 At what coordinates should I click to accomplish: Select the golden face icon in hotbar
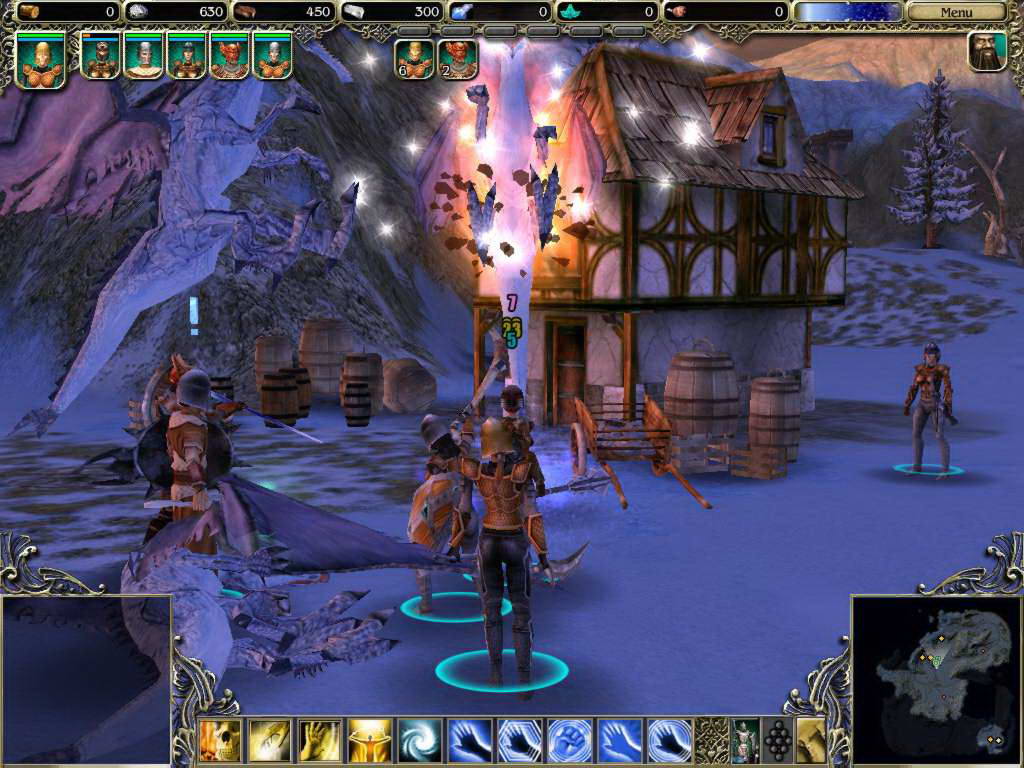click(810, 740)
